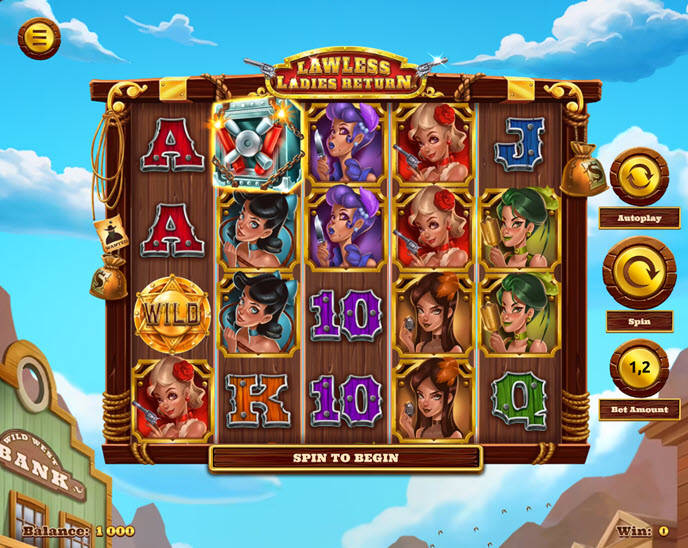
Task: Click the Spin label
Action: [x=639, y=321]
